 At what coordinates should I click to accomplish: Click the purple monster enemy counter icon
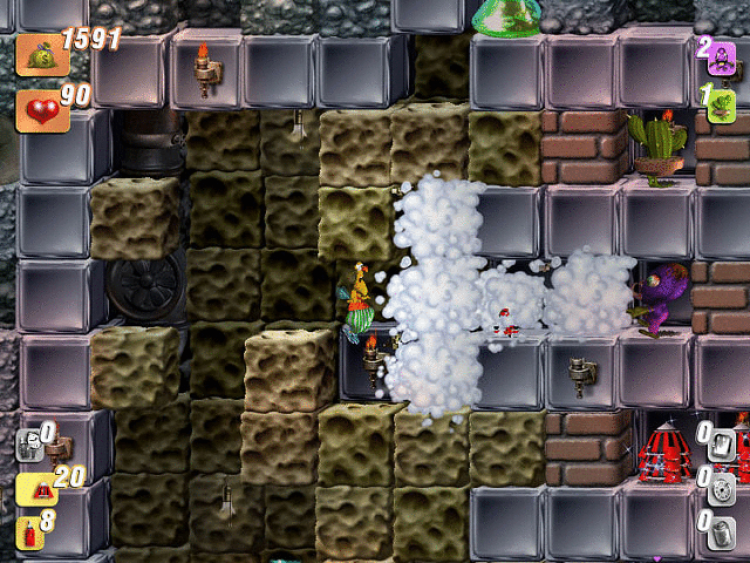[722, 57]
